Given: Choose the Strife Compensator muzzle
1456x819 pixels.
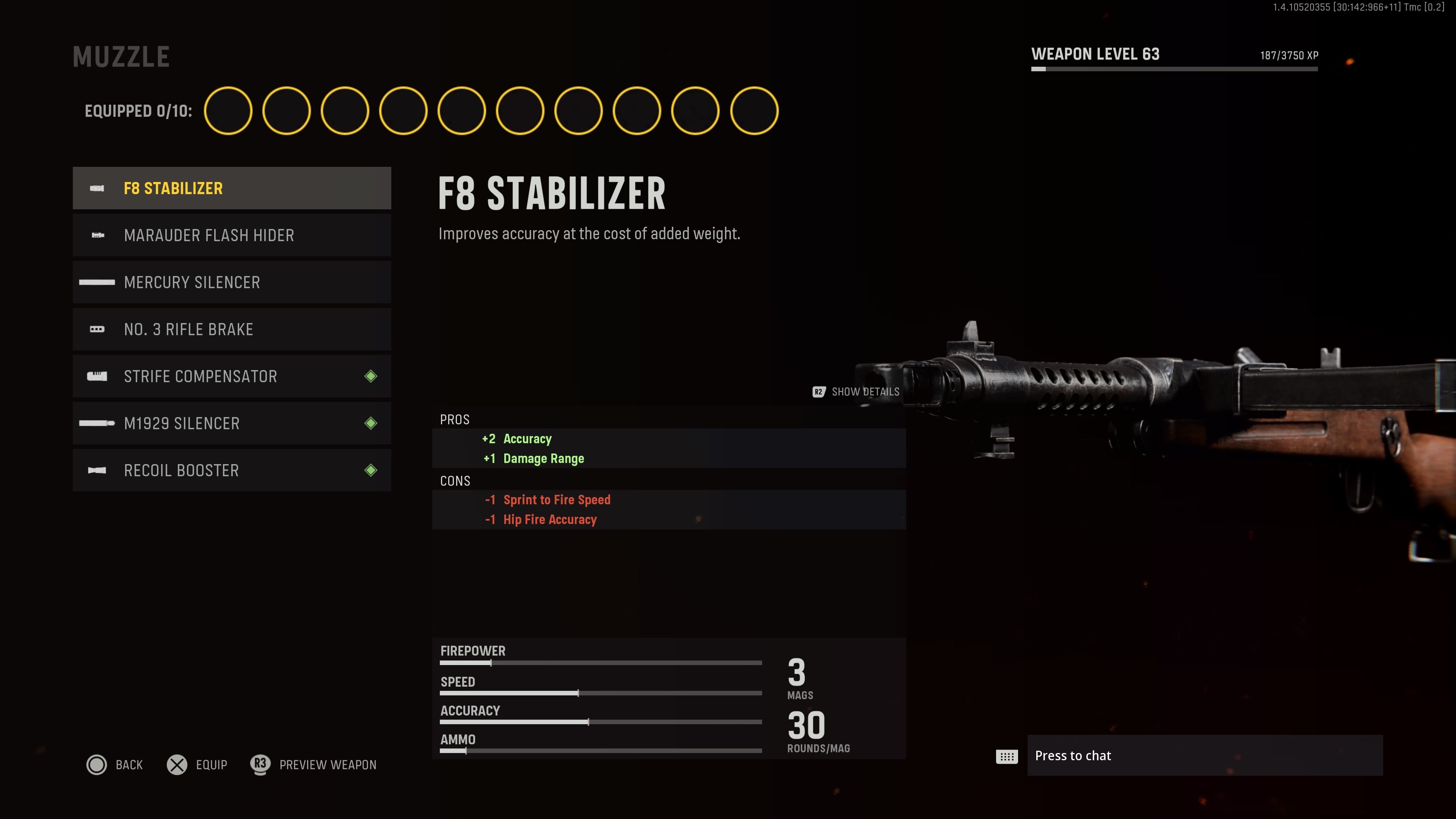Looking at the screenshot, I should coord(232,377).
